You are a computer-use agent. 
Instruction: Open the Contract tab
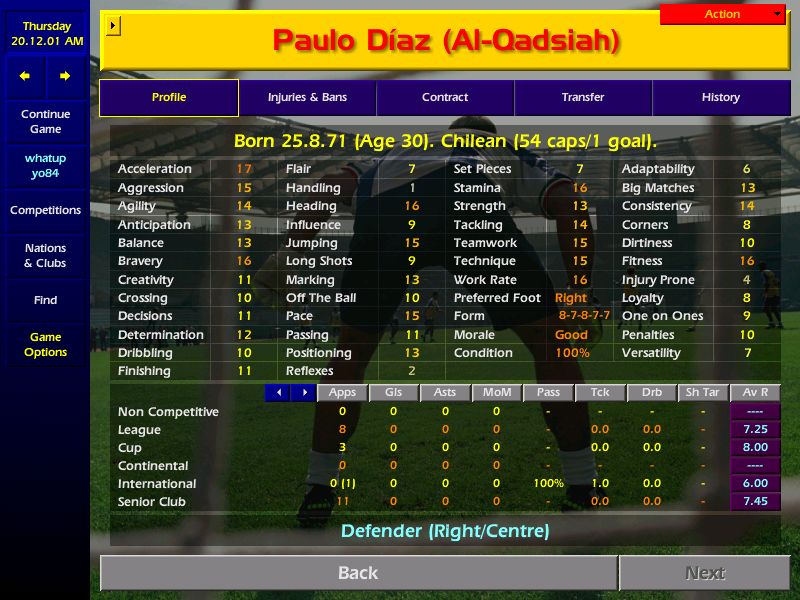point(445,98)
